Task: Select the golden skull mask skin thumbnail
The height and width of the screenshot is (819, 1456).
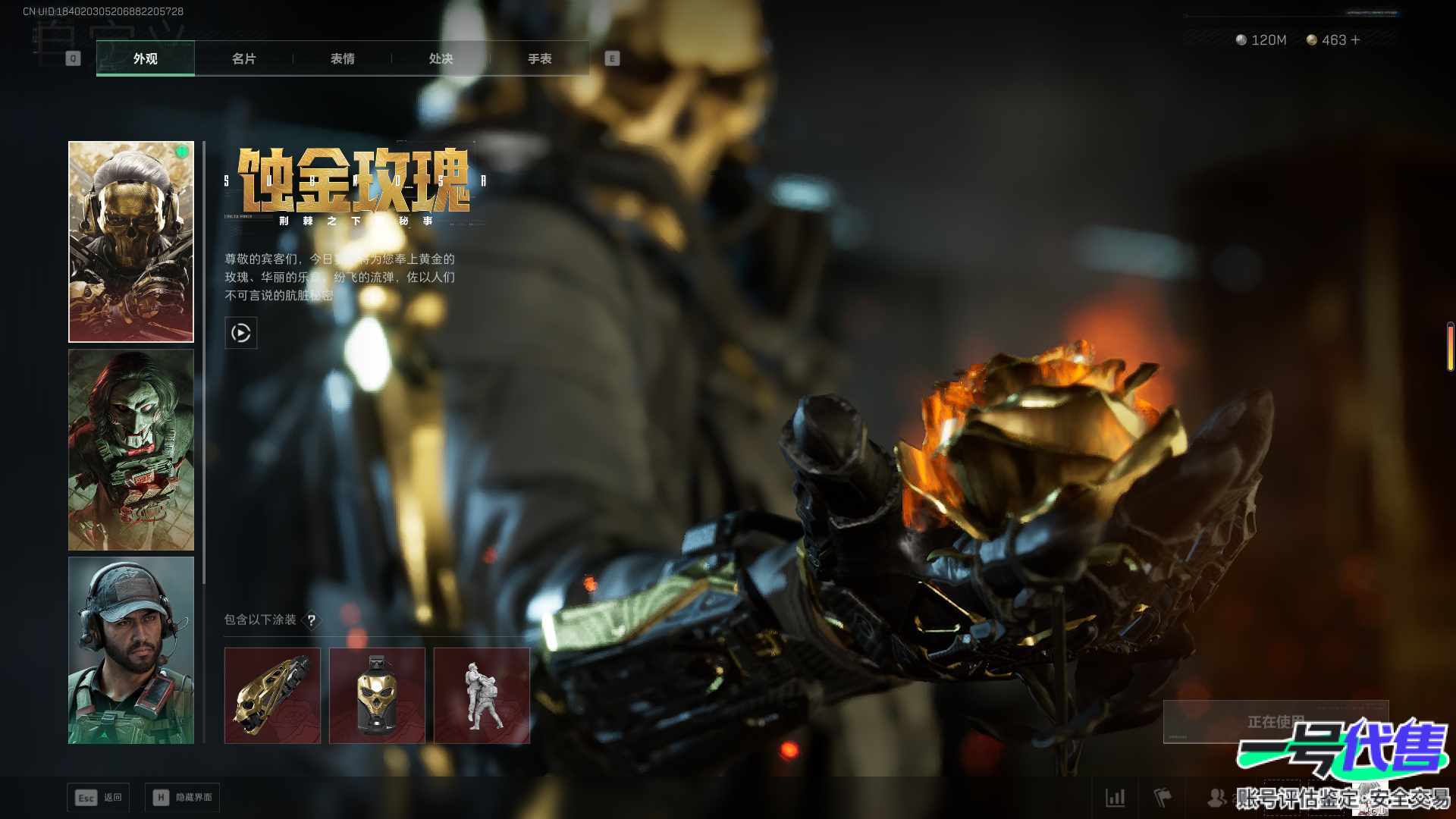Action: coord(131,241)
